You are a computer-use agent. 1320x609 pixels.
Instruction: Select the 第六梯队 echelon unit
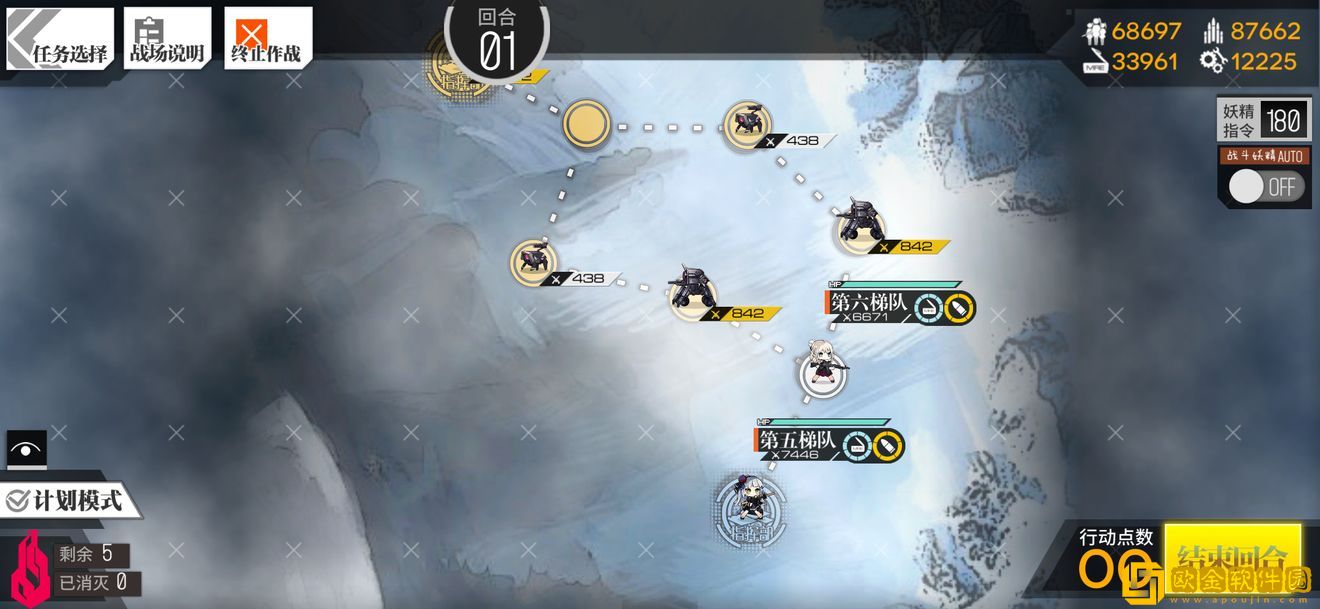coord(822,372)
